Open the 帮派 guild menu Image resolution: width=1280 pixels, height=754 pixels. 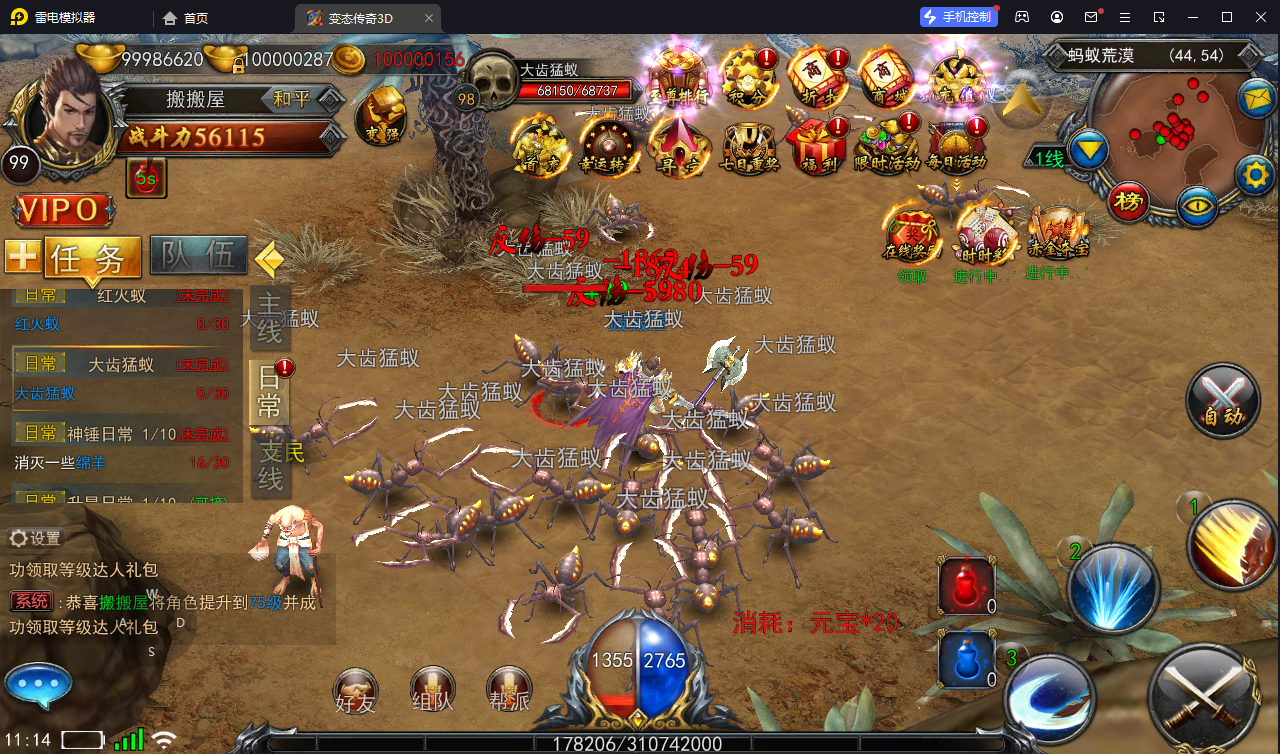click(x=508, y=689)
